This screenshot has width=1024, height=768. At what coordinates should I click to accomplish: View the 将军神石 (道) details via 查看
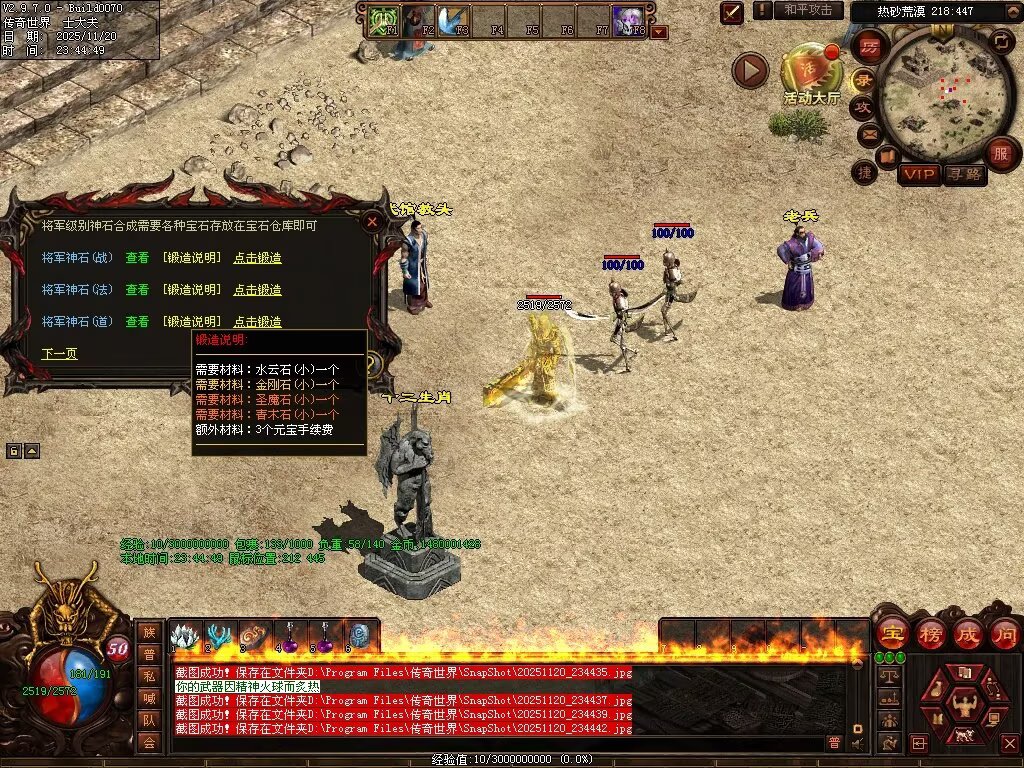137,322
